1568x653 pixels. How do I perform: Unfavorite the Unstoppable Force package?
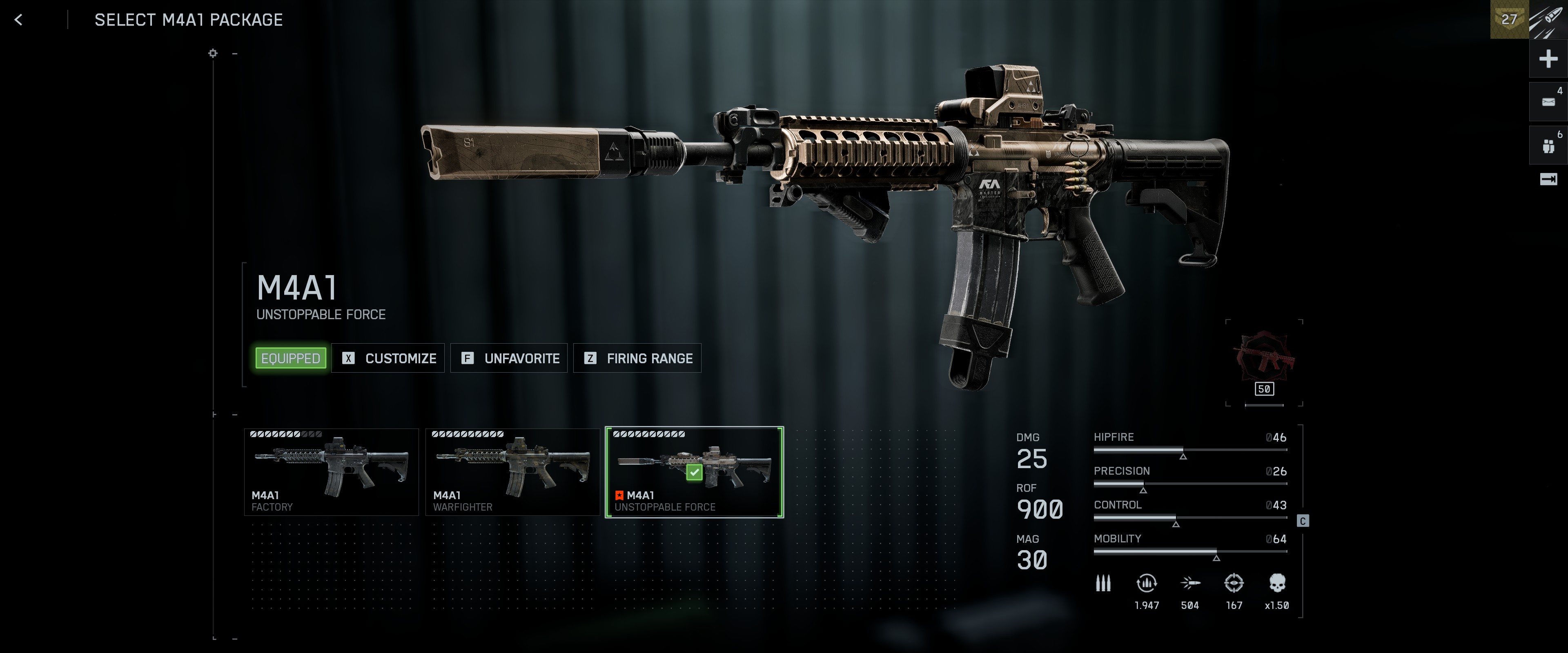(x=510, y=358)
